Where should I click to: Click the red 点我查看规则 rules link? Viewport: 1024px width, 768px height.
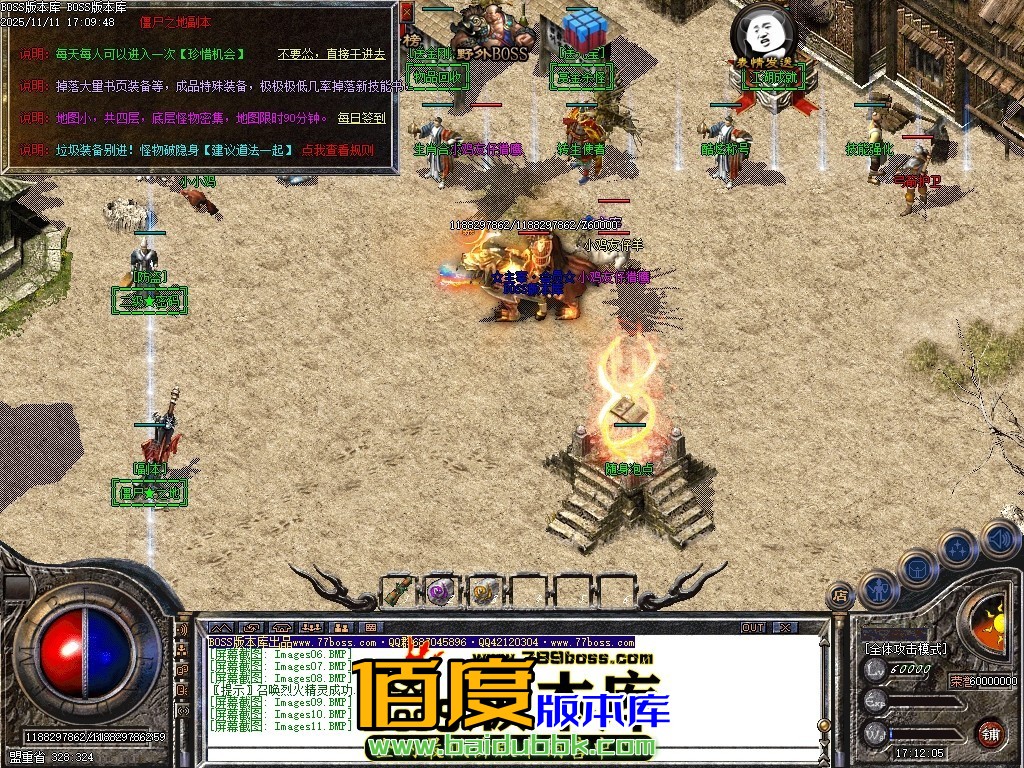pos(337,150)
